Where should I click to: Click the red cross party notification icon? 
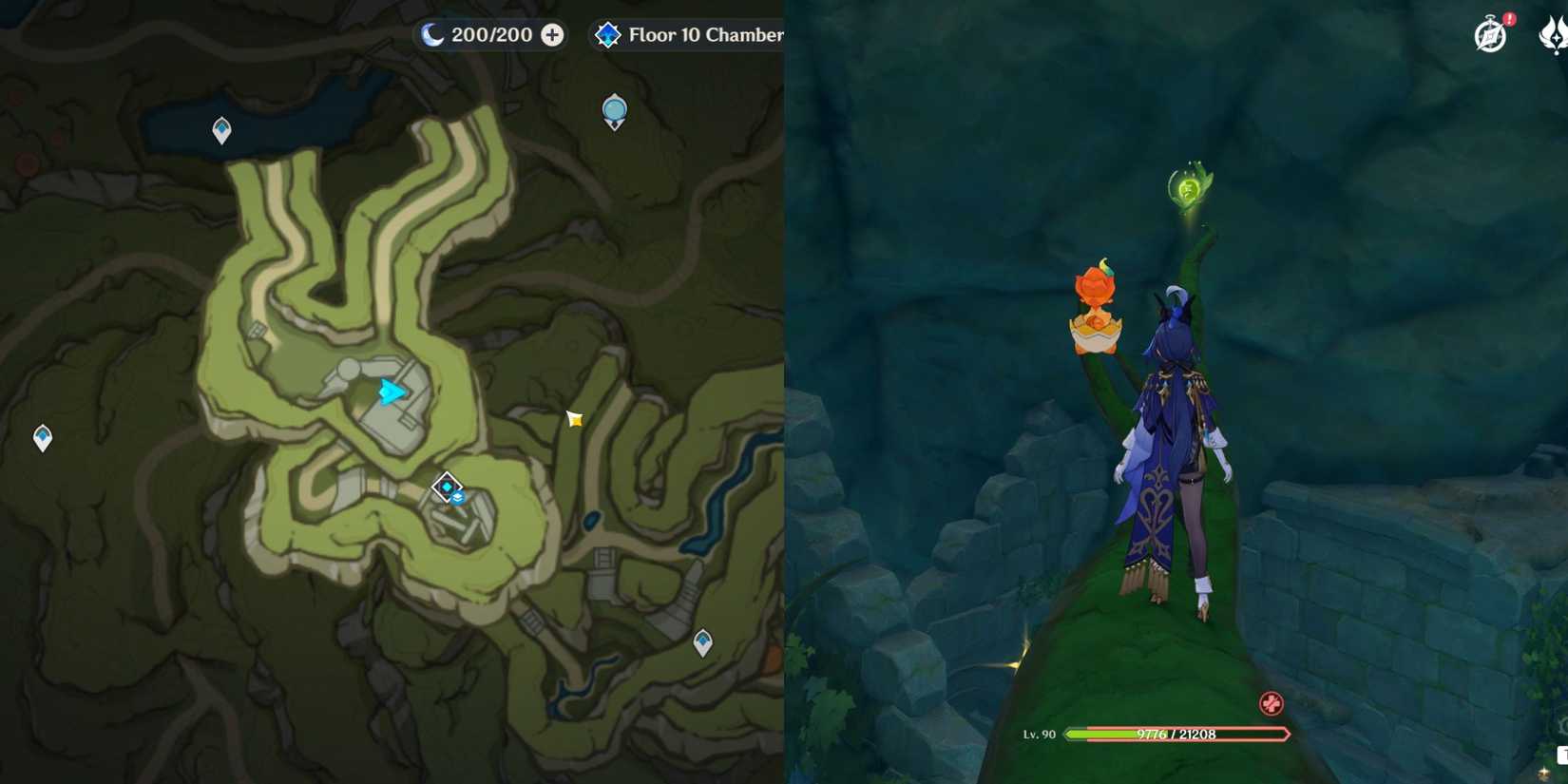1271,704
